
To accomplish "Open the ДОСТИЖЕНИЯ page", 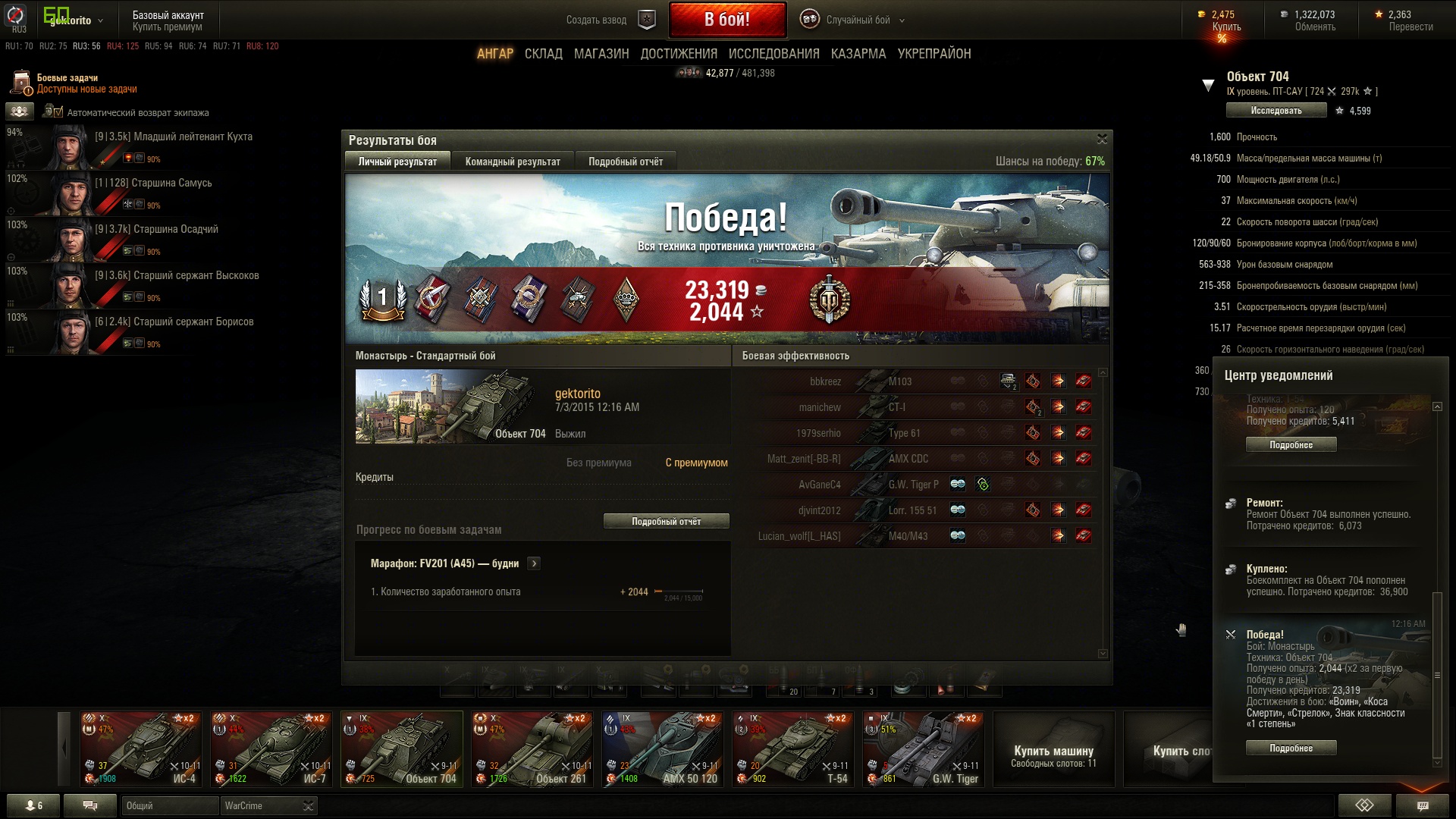I will (x=679, y=54).
